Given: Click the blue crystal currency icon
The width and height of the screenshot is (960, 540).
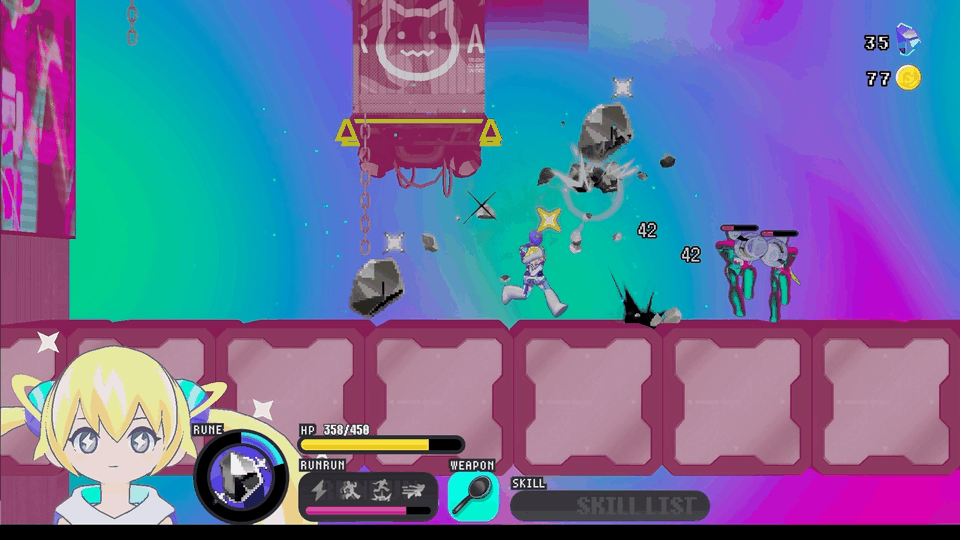Looking at the screenshot, I should tap(908, 40).
